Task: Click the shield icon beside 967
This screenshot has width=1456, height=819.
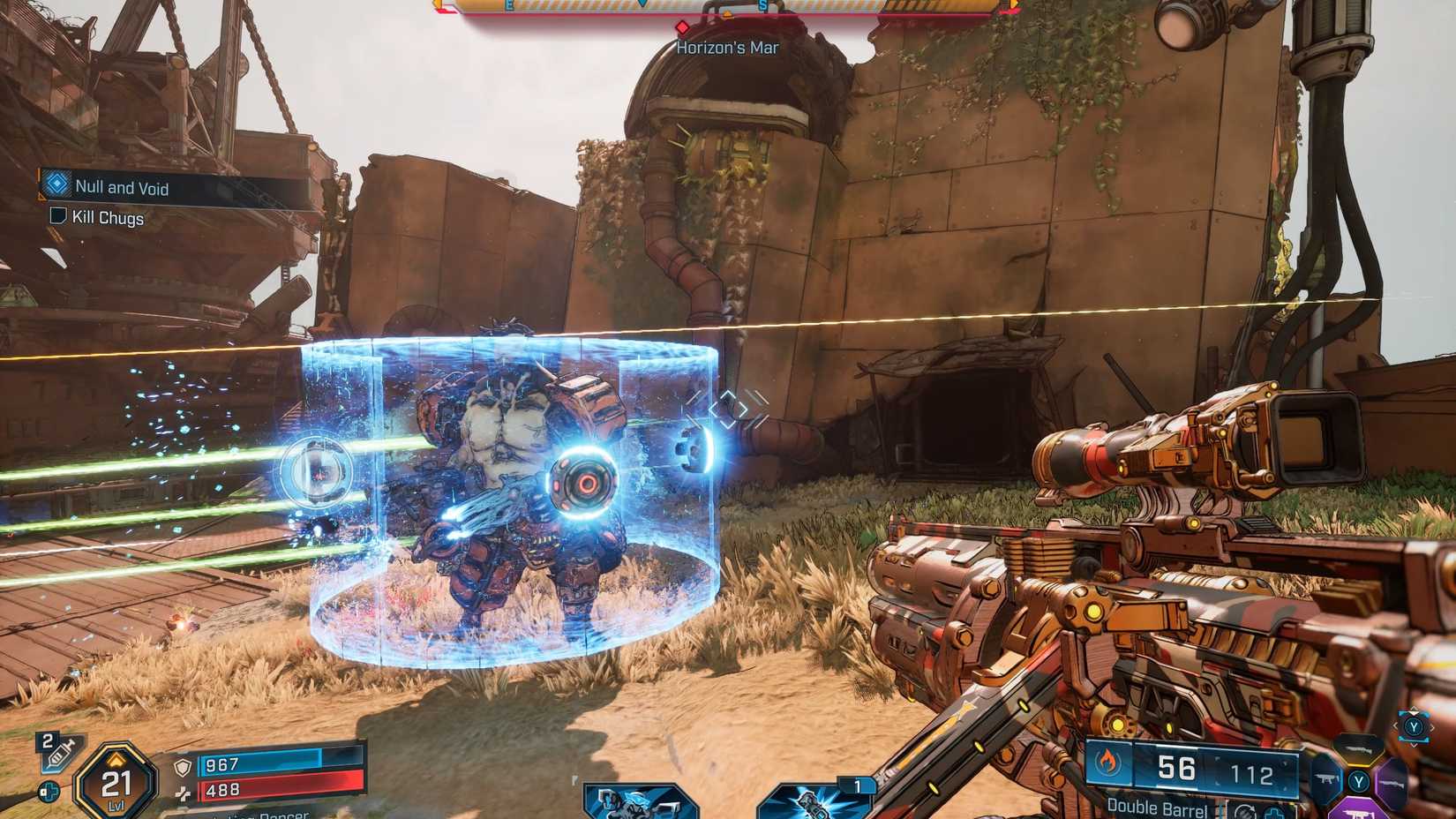Action: tap(183, 766)
